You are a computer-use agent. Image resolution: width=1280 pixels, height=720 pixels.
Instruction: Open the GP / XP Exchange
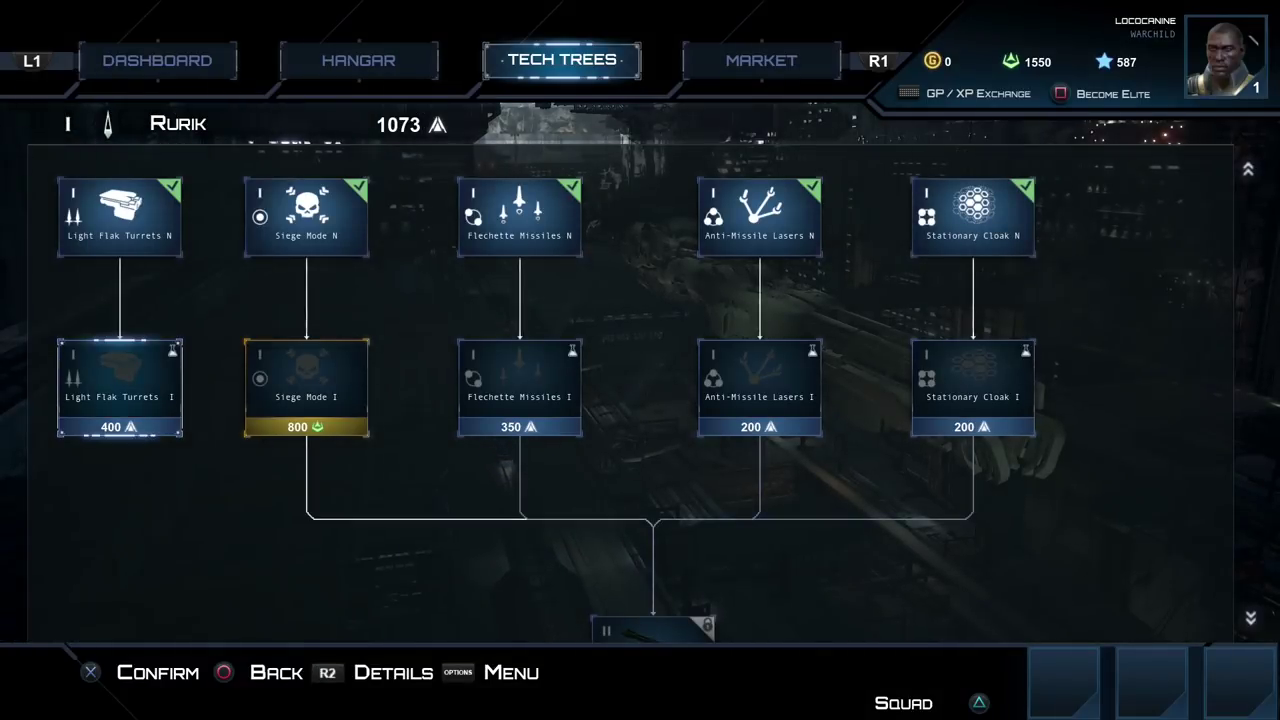(966, 94)
